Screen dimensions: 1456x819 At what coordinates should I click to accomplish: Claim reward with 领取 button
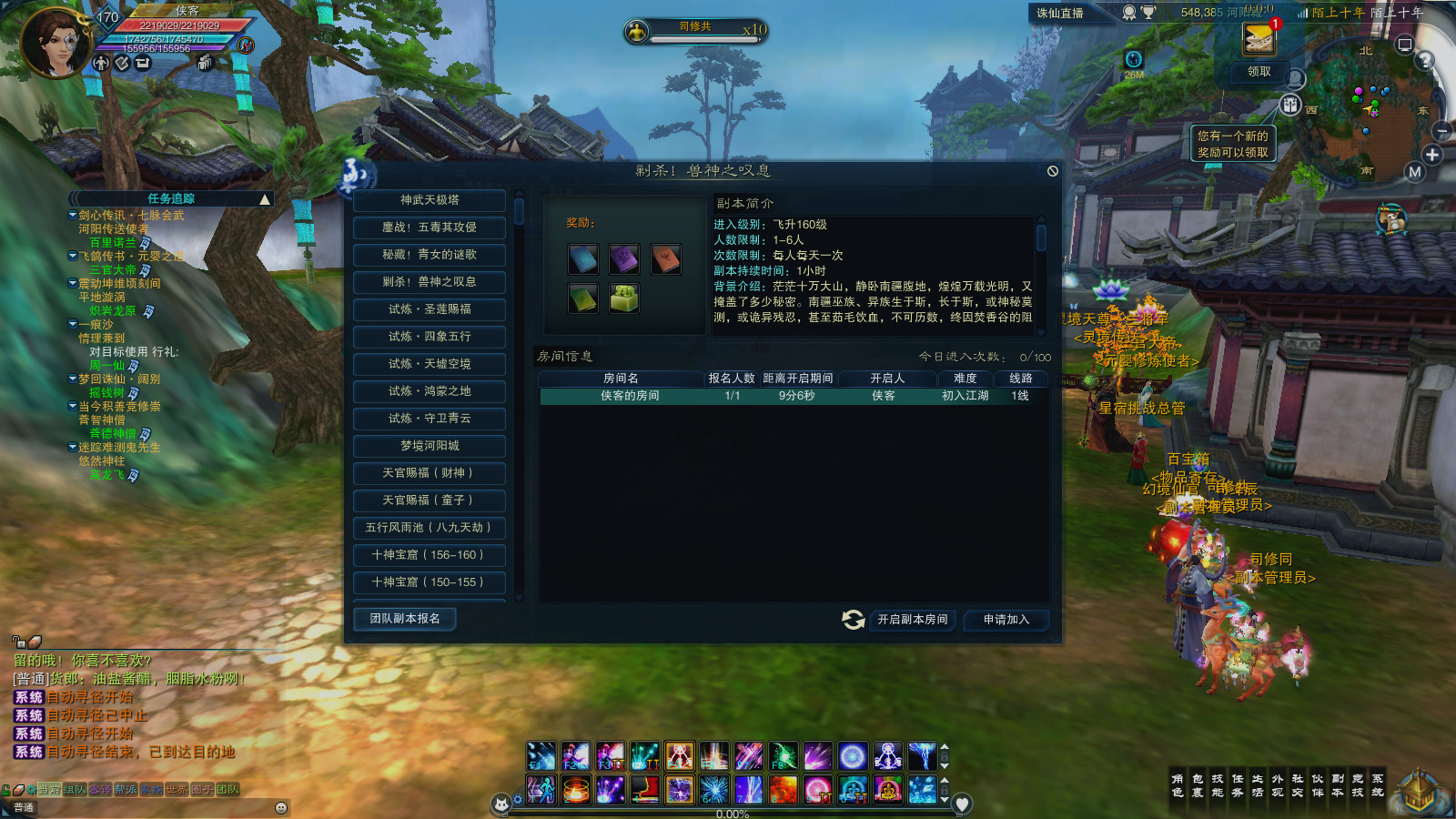pos(1259,72)
